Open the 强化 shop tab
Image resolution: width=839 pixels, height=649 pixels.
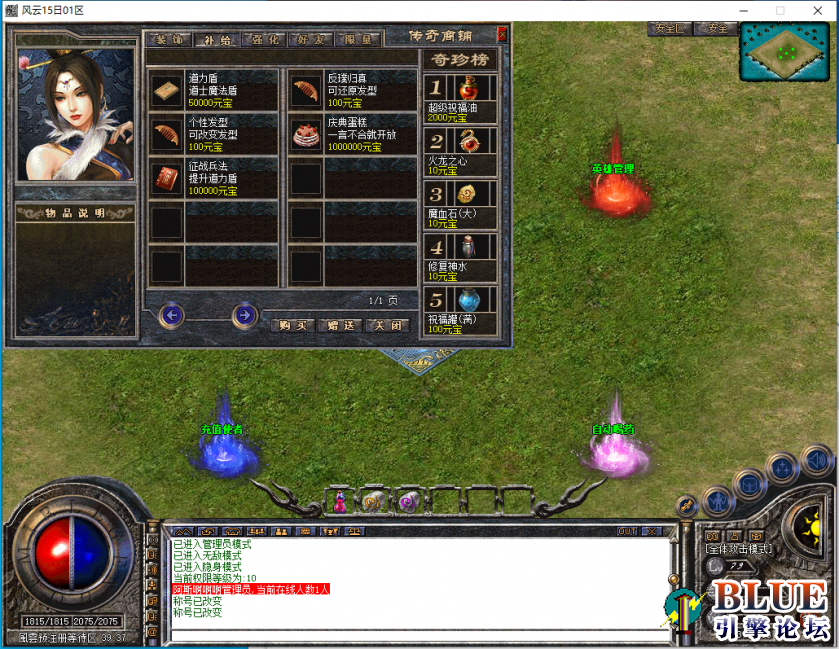pos(265,40)
